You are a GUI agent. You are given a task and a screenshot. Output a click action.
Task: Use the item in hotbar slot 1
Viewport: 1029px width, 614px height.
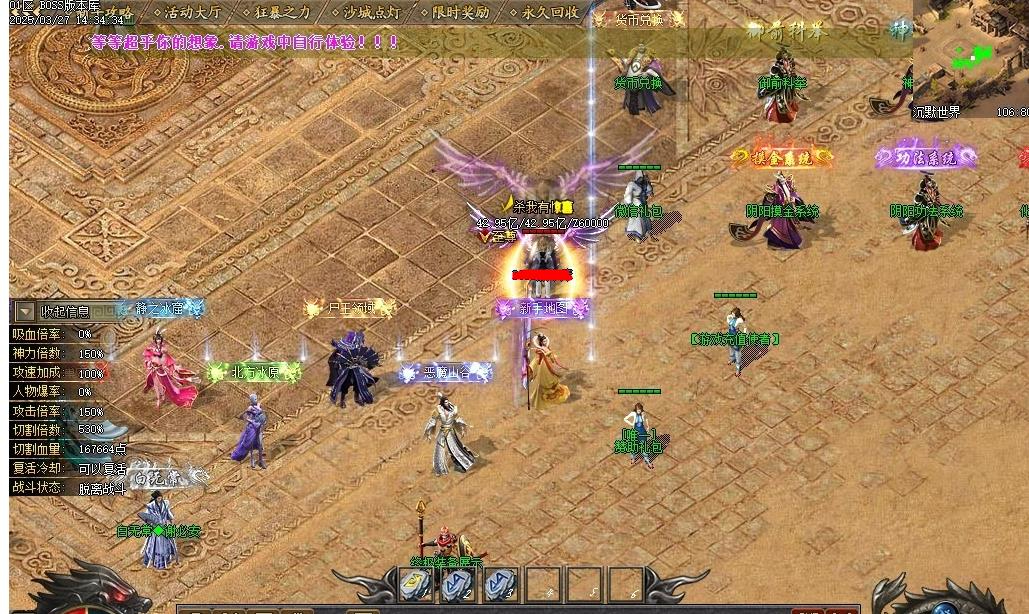pyautogui.click(x=415, y=584)
